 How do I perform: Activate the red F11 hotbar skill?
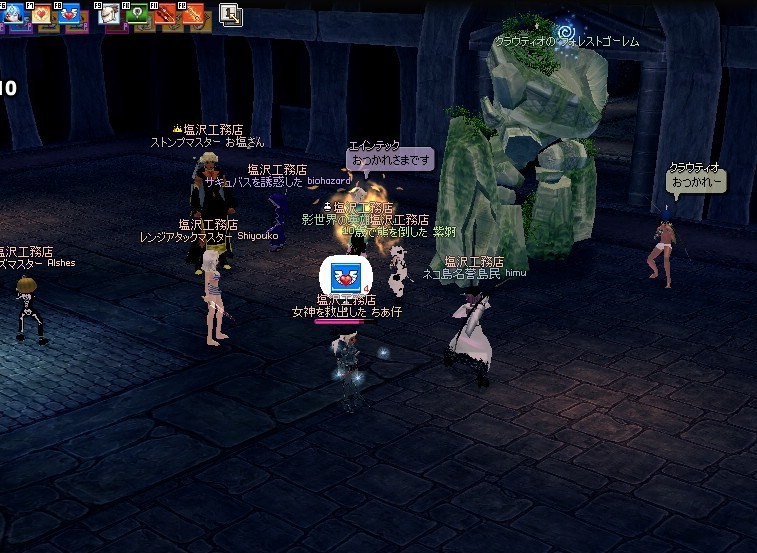(166, 14)
